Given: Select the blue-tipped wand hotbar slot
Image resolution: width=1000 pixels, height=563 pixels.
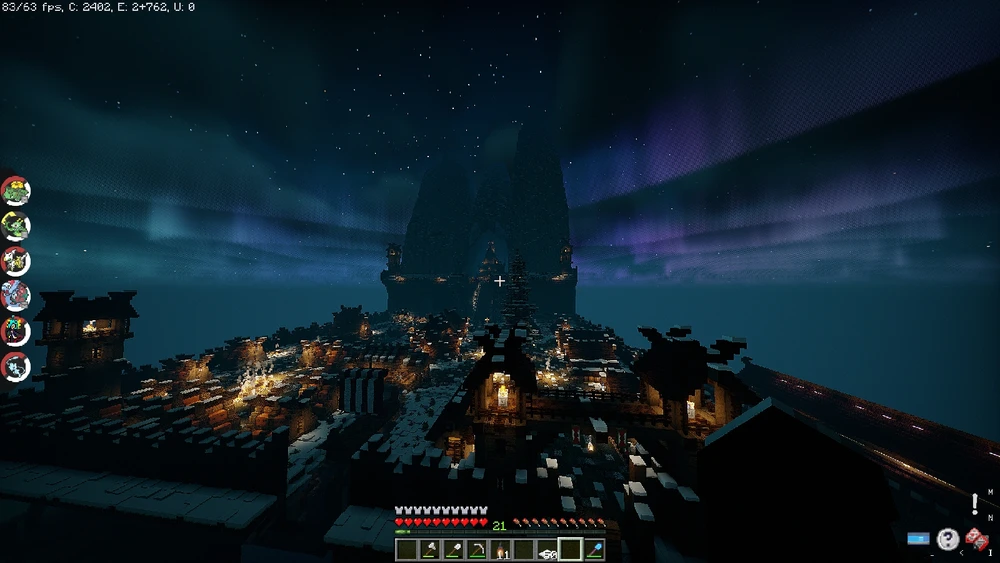Looking at the screenshot, I should pyautogui.click(x=594, y=549).
